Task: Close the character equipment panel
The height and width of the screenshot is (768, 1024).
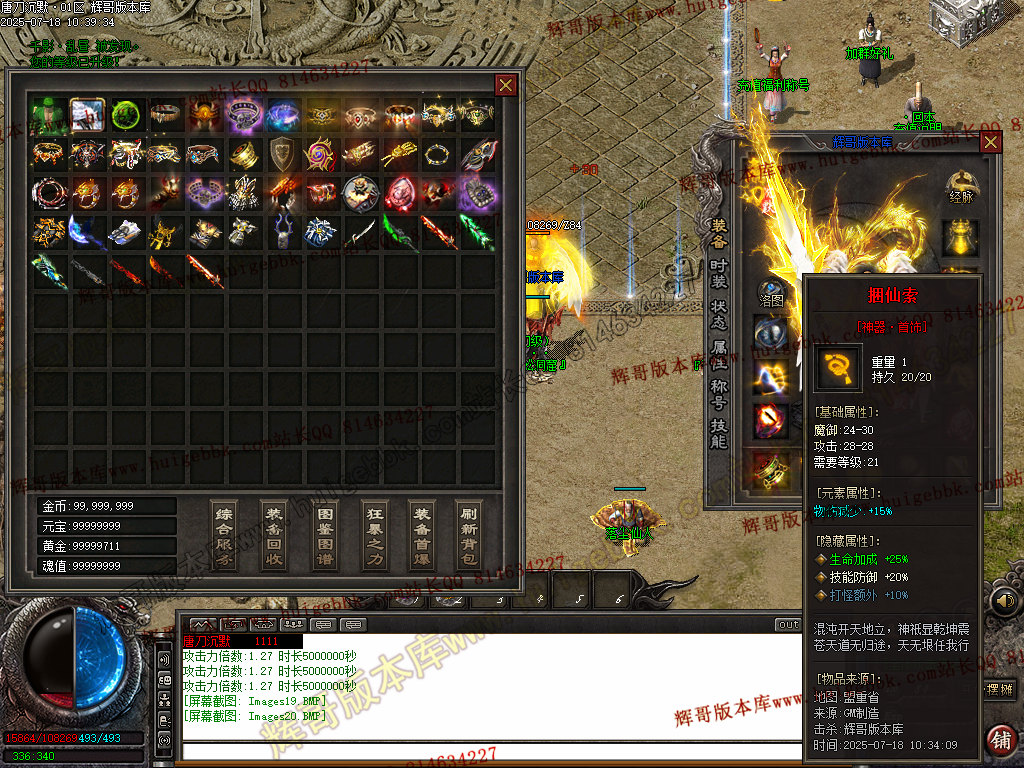Action: (990, 142)
